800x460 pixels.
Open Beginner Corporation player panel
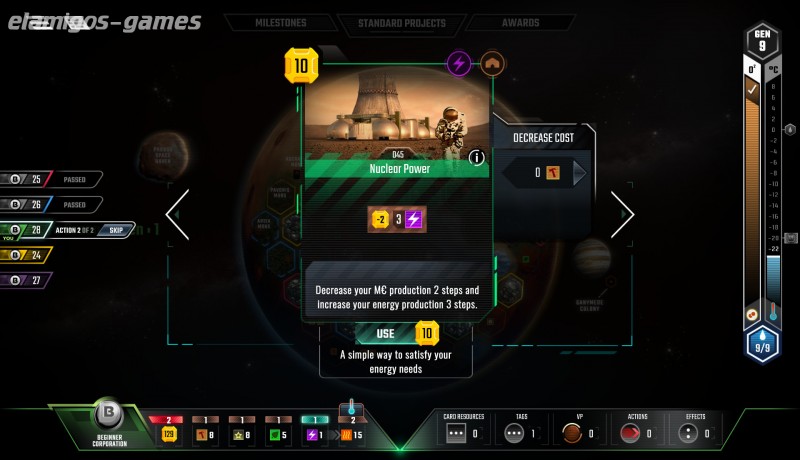[x=107, y=422]
